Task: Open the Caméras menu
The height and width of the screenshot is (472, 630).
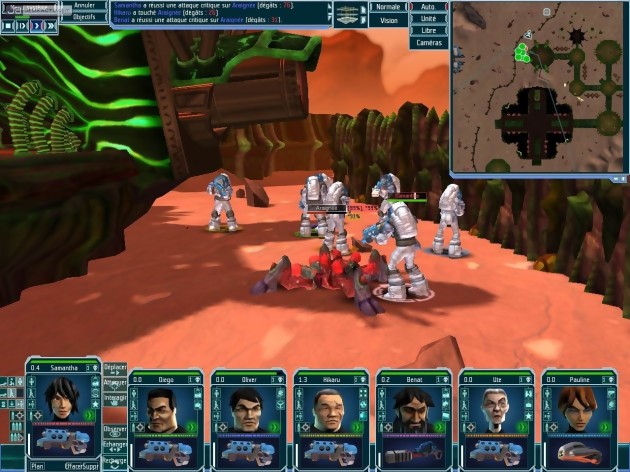Action: pyautogui.click(x=428, y=43)
